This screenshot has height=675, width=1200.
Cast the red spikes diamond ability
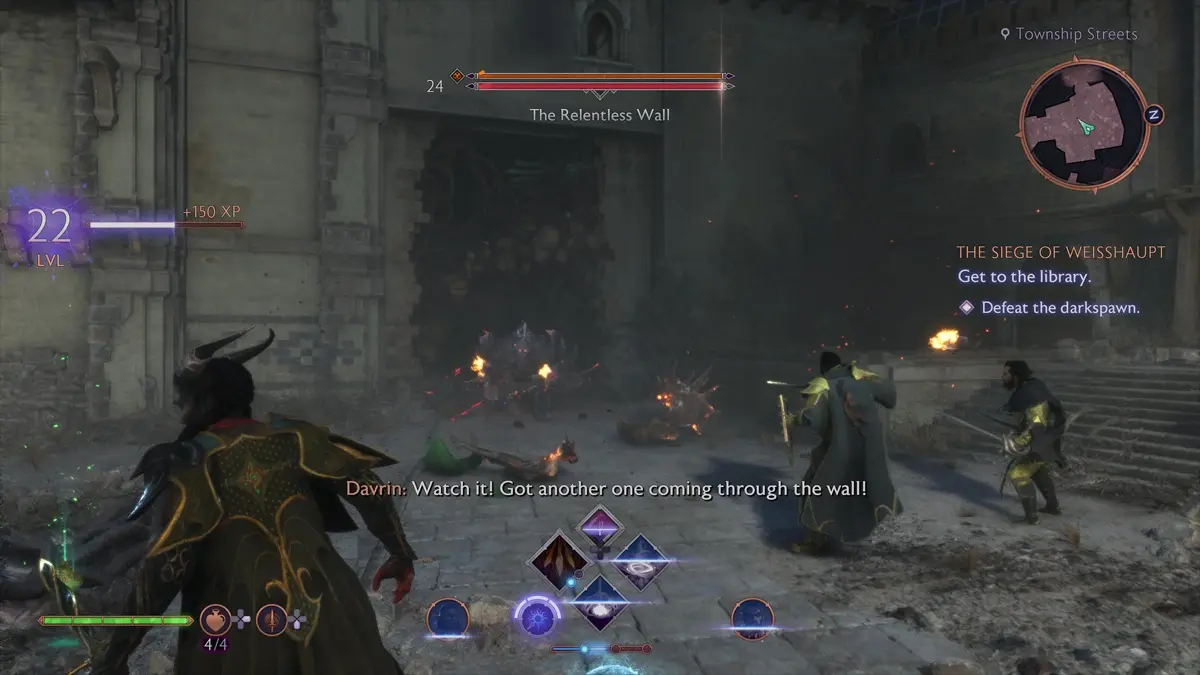[559, 564]
